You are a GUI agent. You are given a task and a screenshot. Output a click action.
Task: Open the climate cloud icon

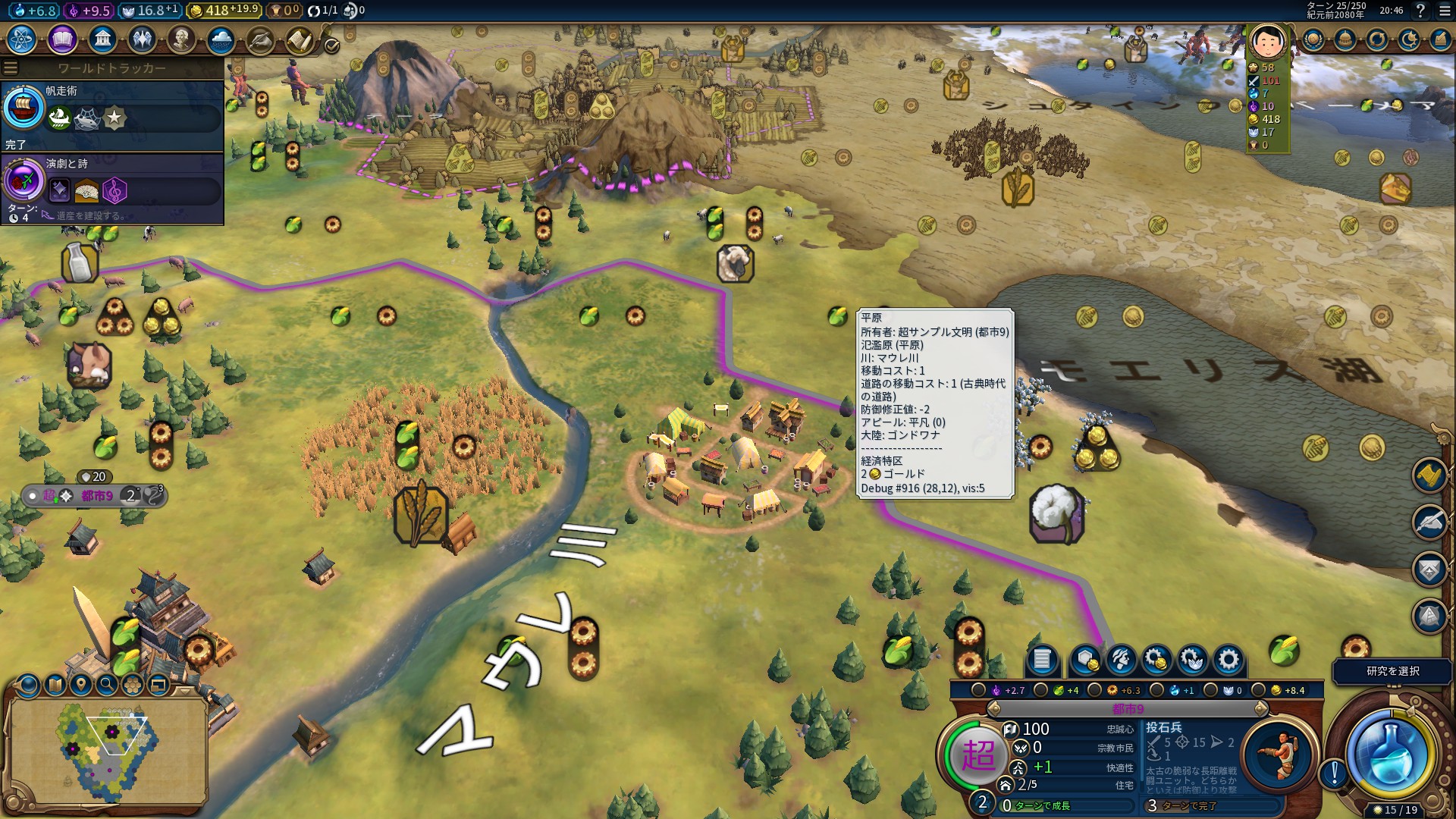point(221,39)
